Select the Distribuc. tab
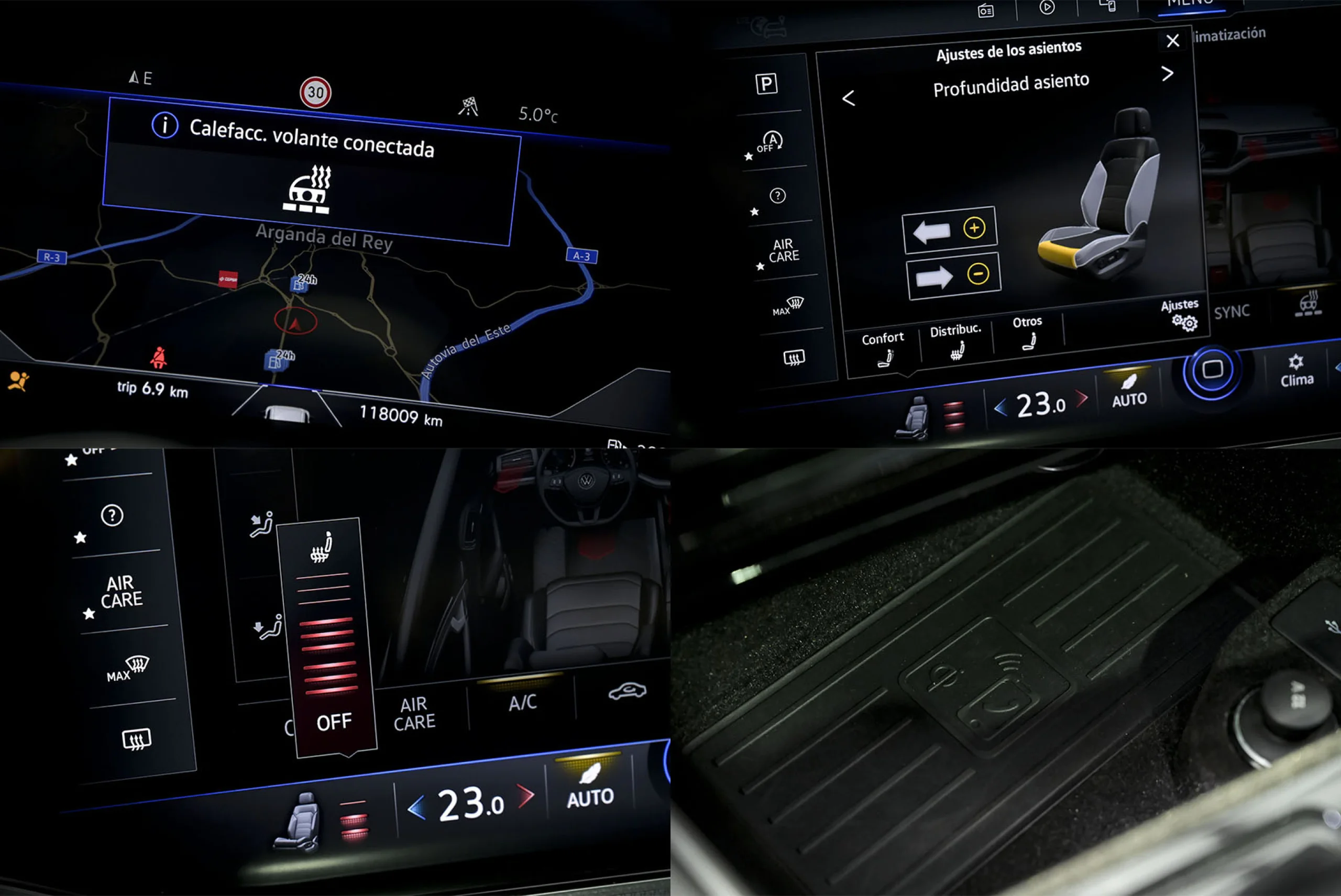This screenshot has width=1341, height=896. pyautogui.click(x=956, y=340)
